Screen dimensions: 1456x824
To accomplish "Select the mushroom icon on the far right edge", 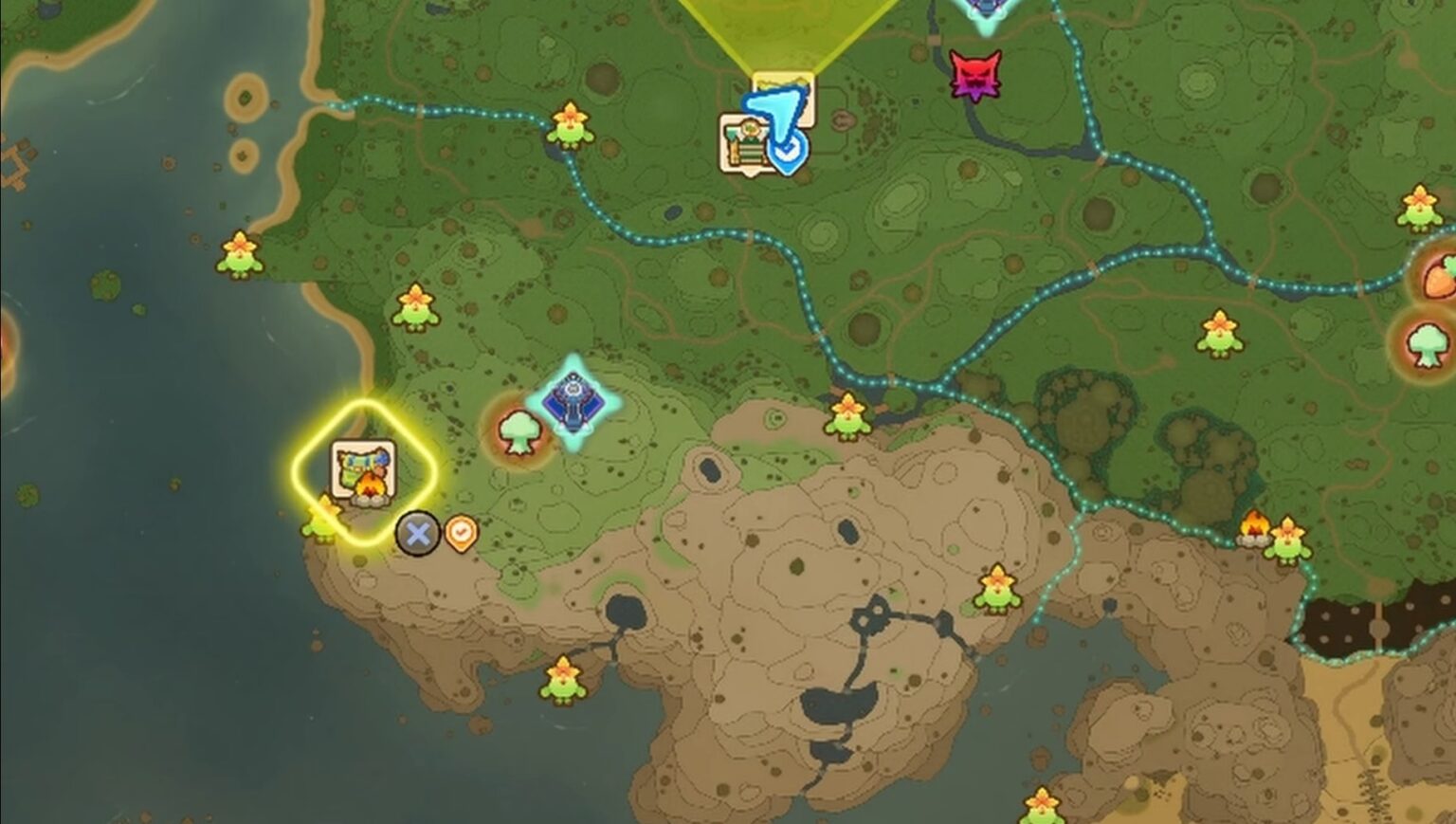I will pyautogui.click(x=1428, y=346).
